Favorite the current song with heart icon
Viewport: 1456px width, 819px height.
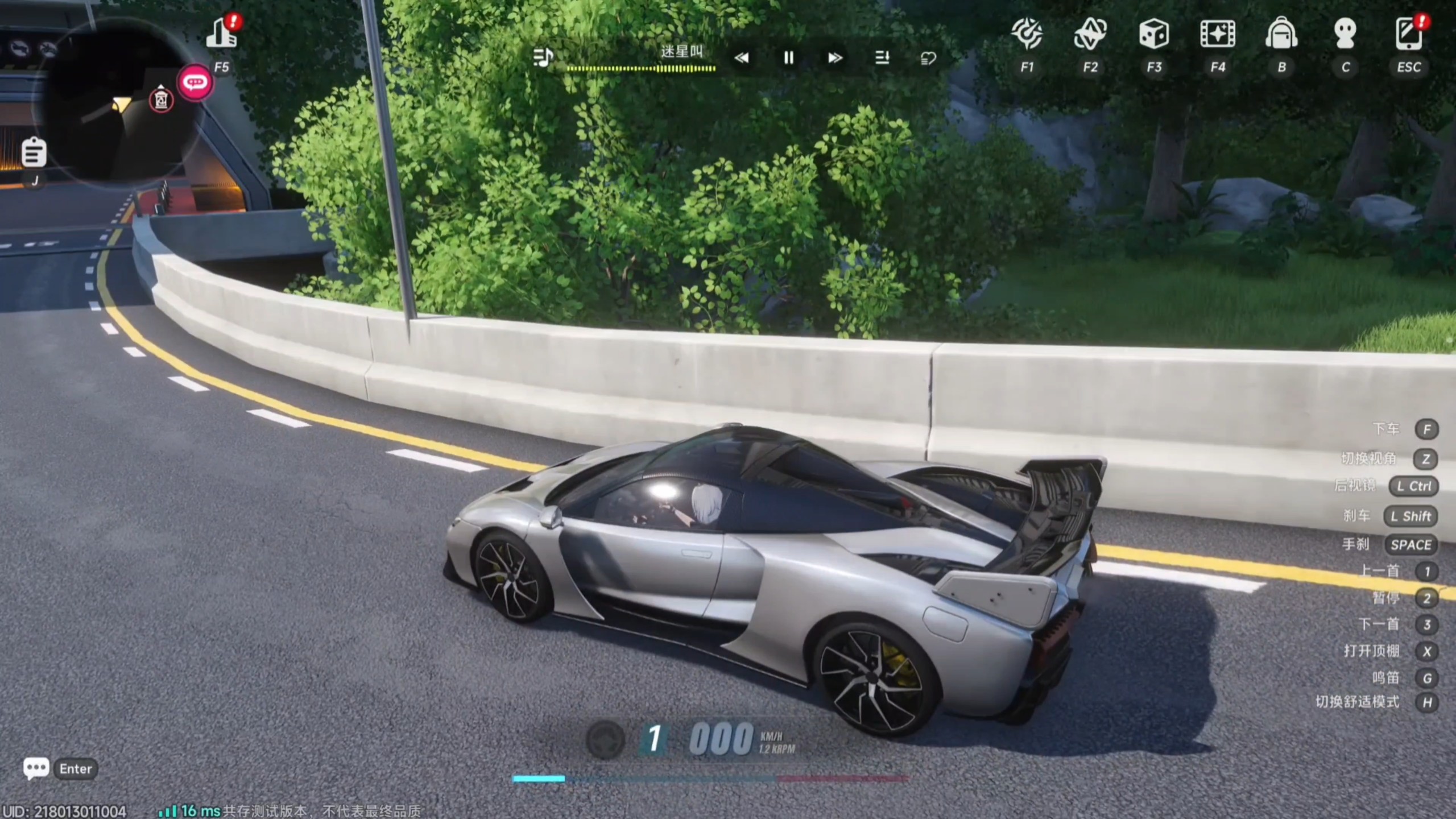[x=928, y=57]
